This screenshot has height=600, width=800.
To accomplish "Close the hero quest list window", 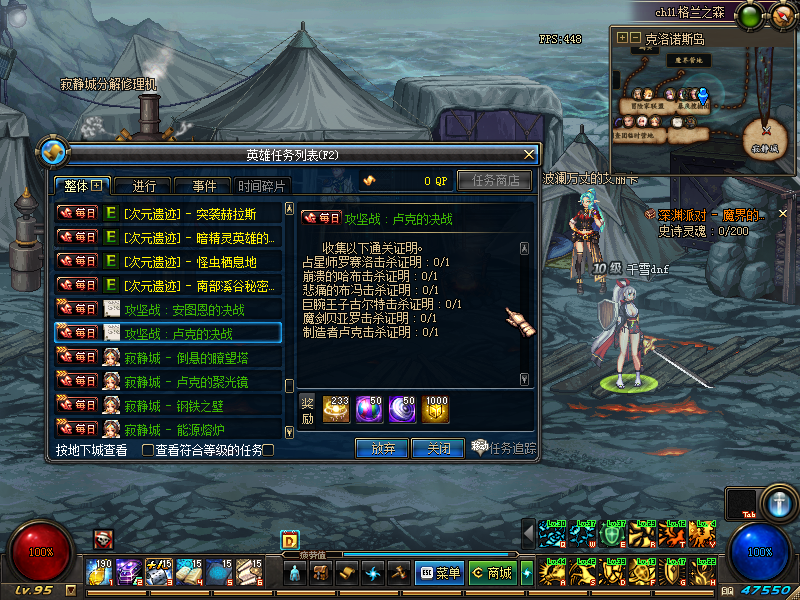I will tap(529, 154).
